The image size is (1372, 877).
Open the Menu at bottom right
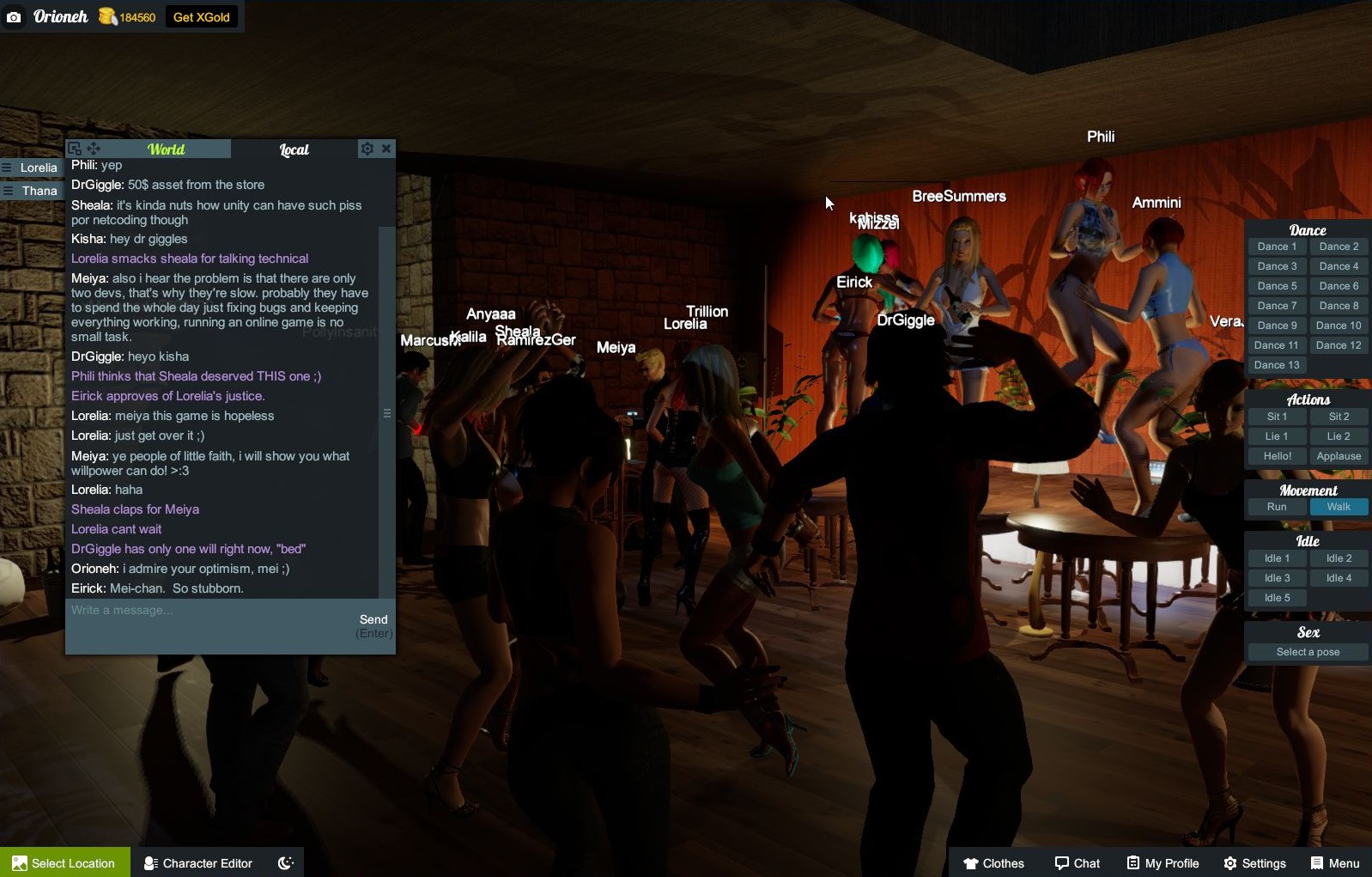[1335, 862]
